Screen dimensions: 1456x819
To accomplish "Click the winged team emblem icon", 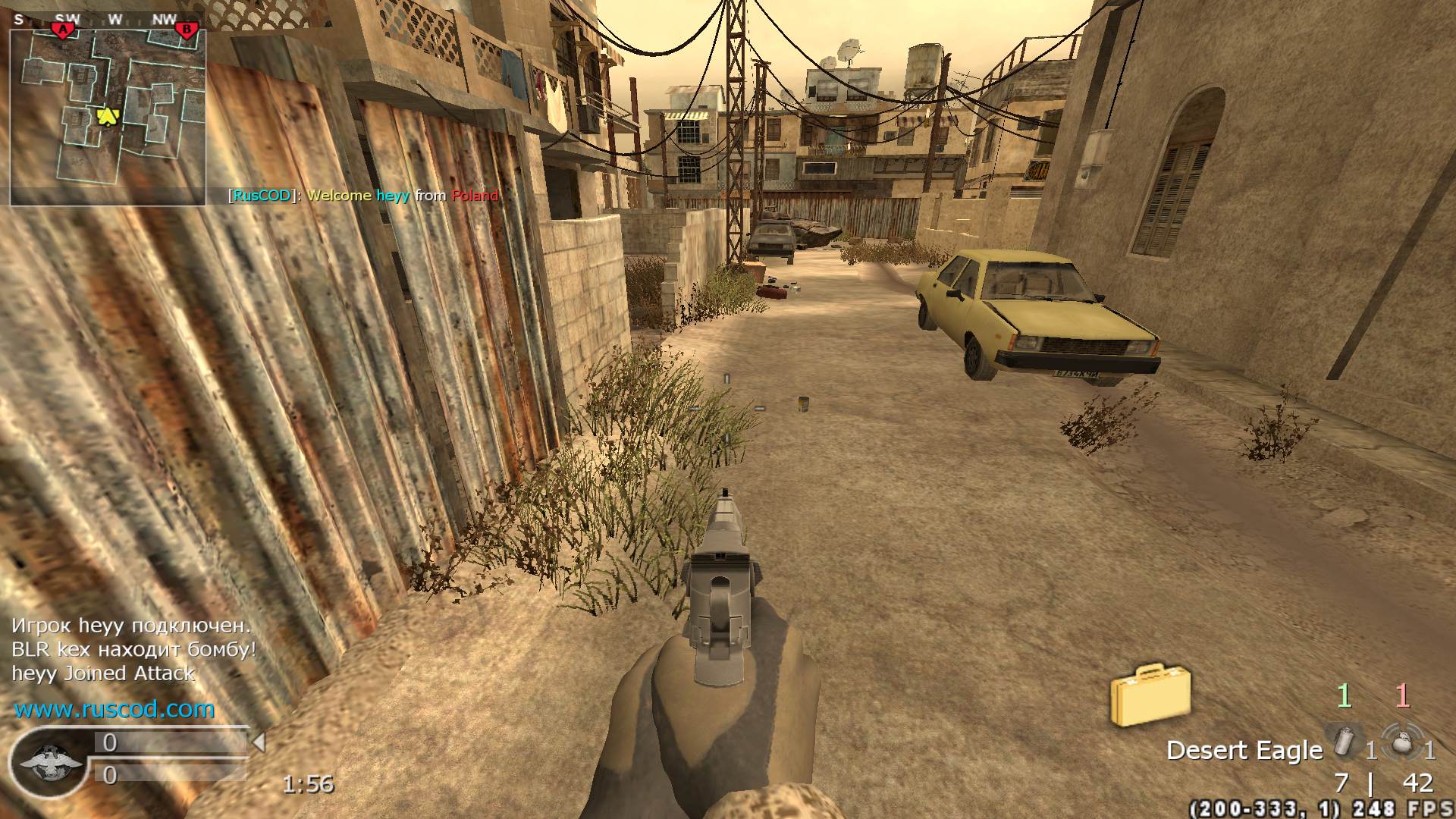I will 49,760.
